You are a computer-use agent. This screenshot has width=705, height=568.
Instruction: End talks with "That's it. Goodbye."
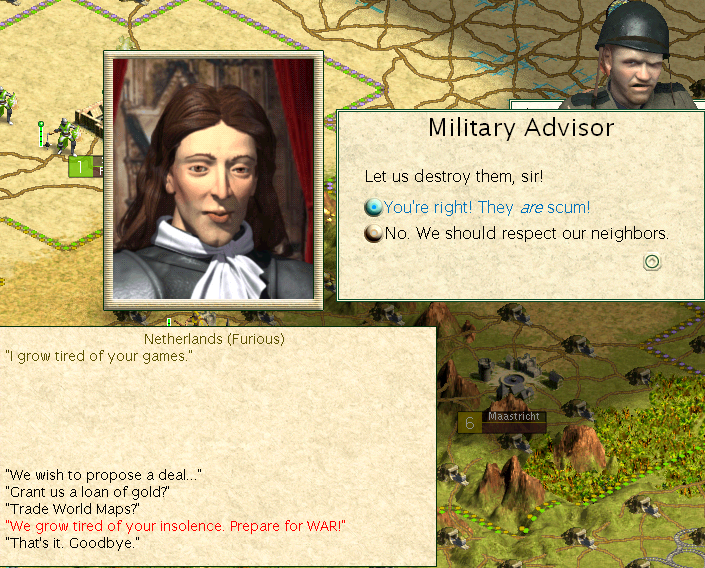[x=72, y=542]
